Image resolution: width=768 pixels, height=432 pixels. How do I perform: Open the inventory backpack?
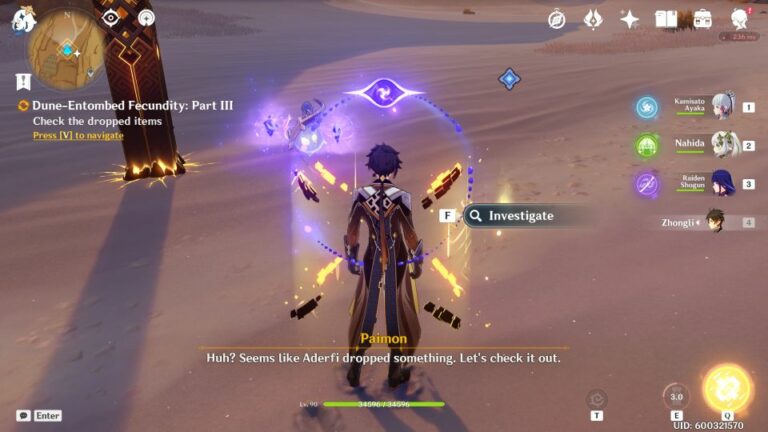702,19
